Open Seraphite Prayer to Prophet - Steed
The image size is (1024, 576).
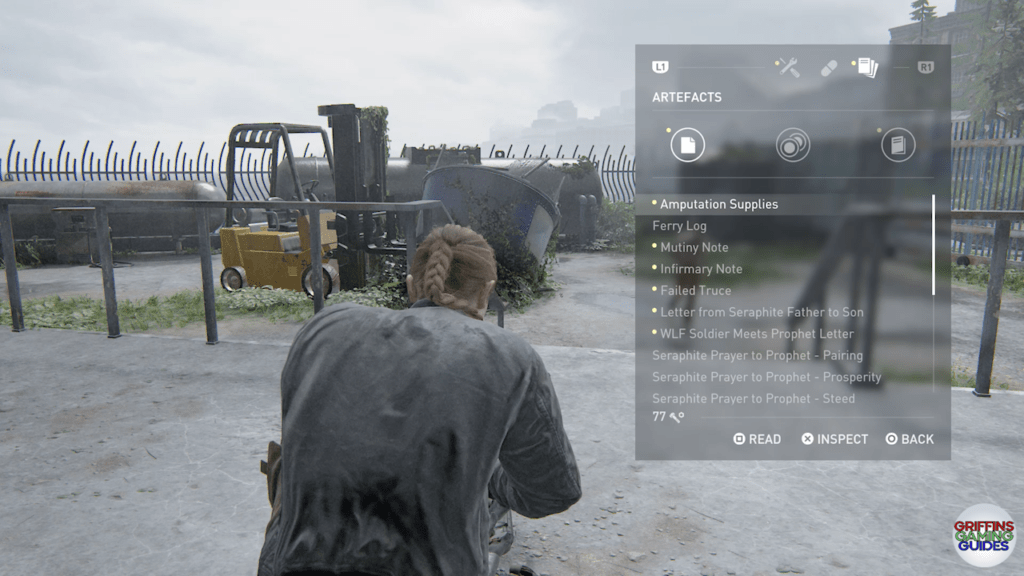coord(753,398)
